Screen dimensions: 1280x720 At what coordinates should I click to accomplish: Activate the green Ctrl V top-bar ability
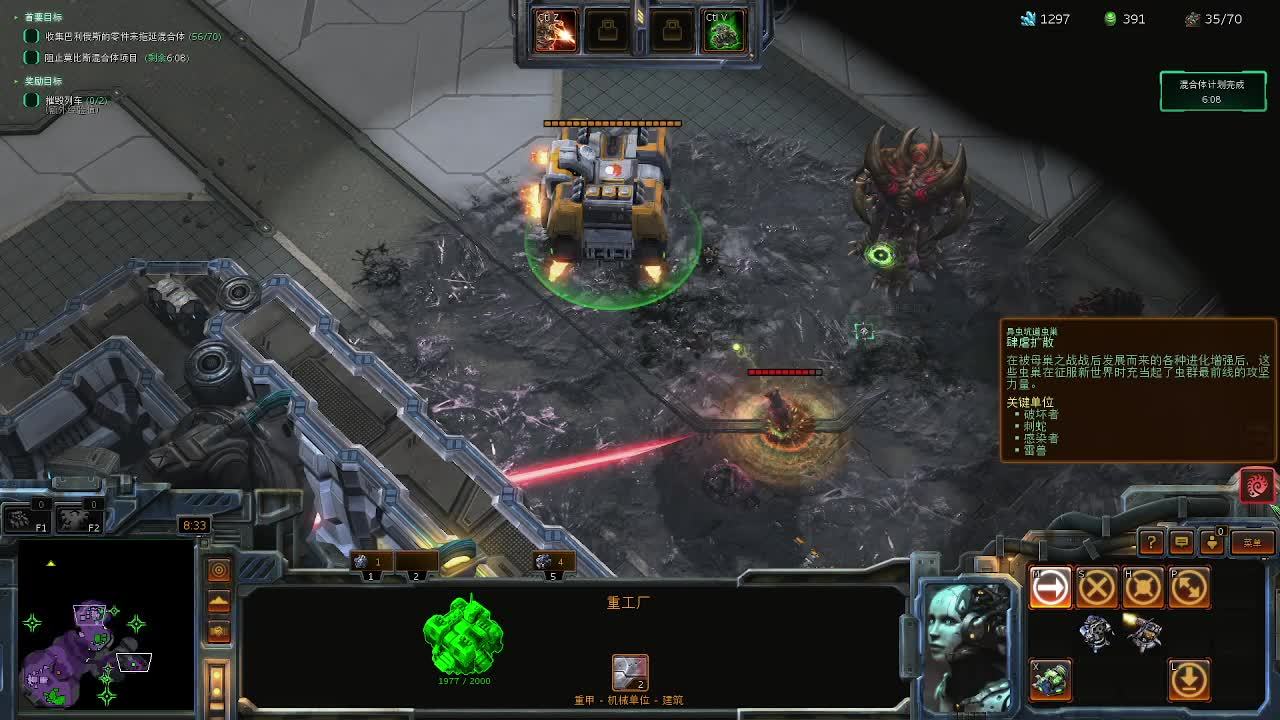tap(723, 31)
